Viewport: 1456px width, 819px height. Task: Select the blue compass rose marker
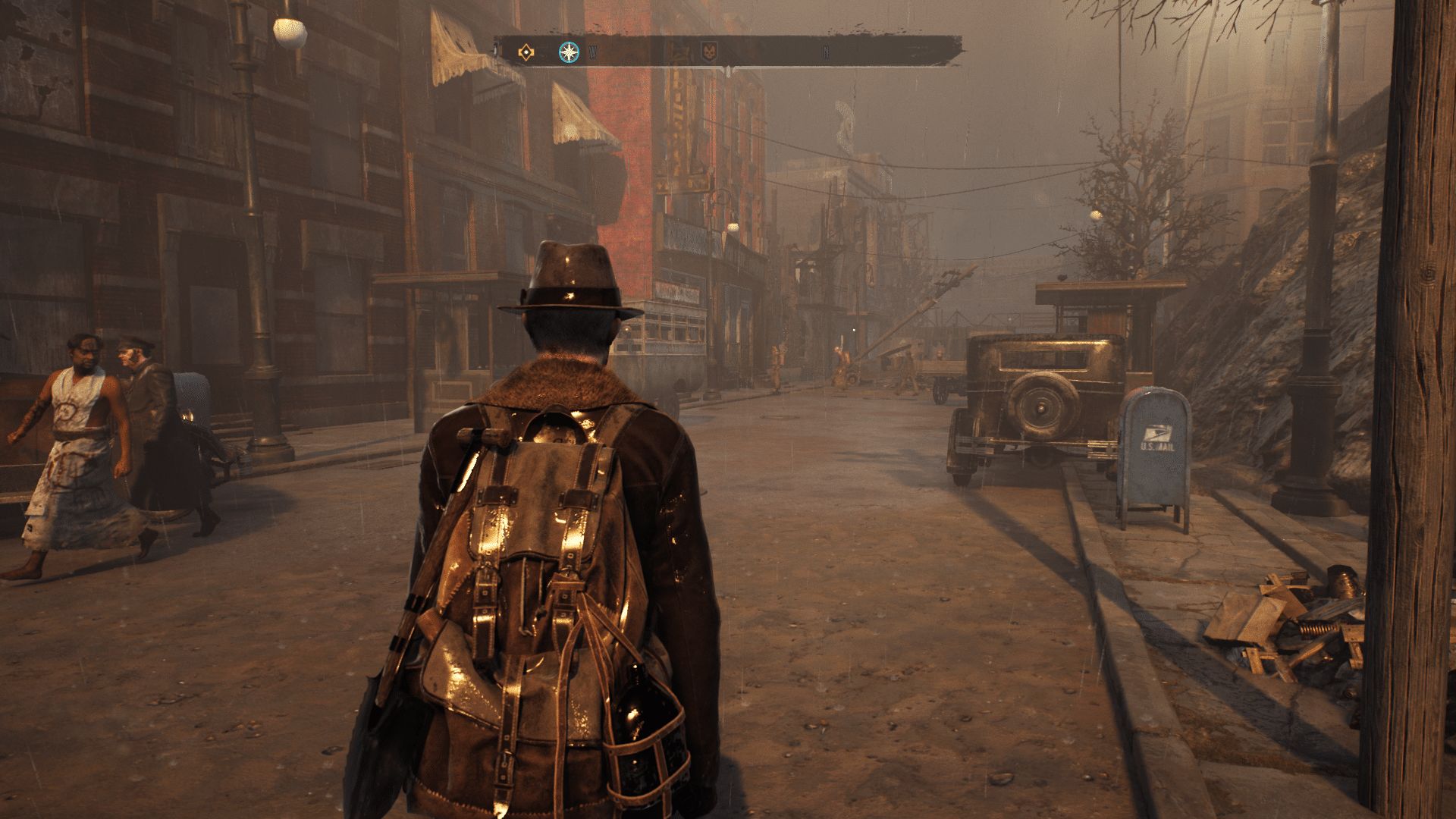click(x=568, y=52)
